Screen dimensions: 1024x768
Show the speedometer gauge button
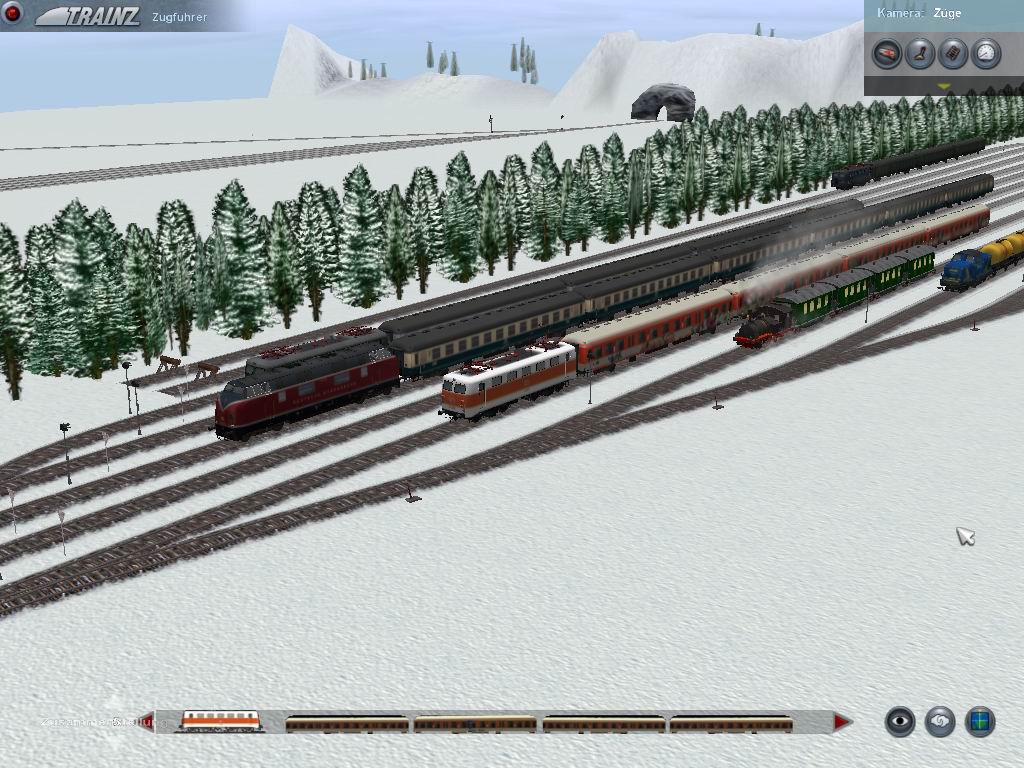(x=986, y=53)
